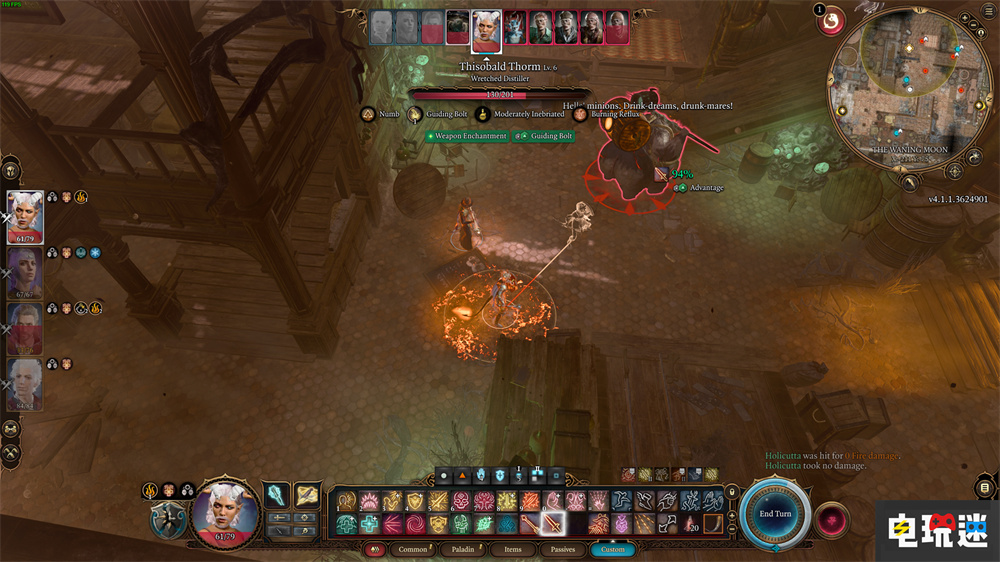Select the highlighted sword attack hotbar slot
1000x562 pixels.
click(553, 523)
